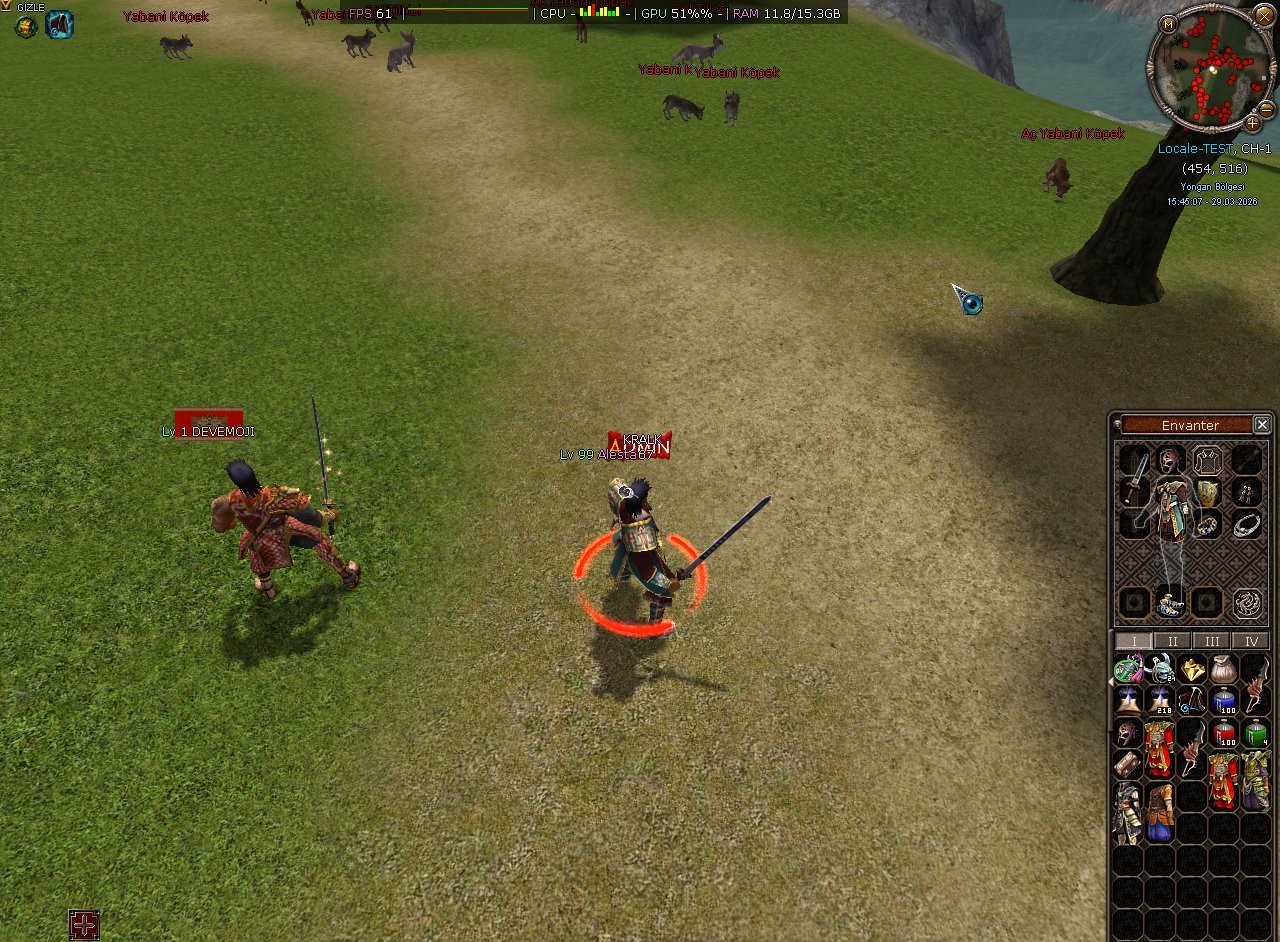Select the equipped necklace slot

click(1246, 524)
